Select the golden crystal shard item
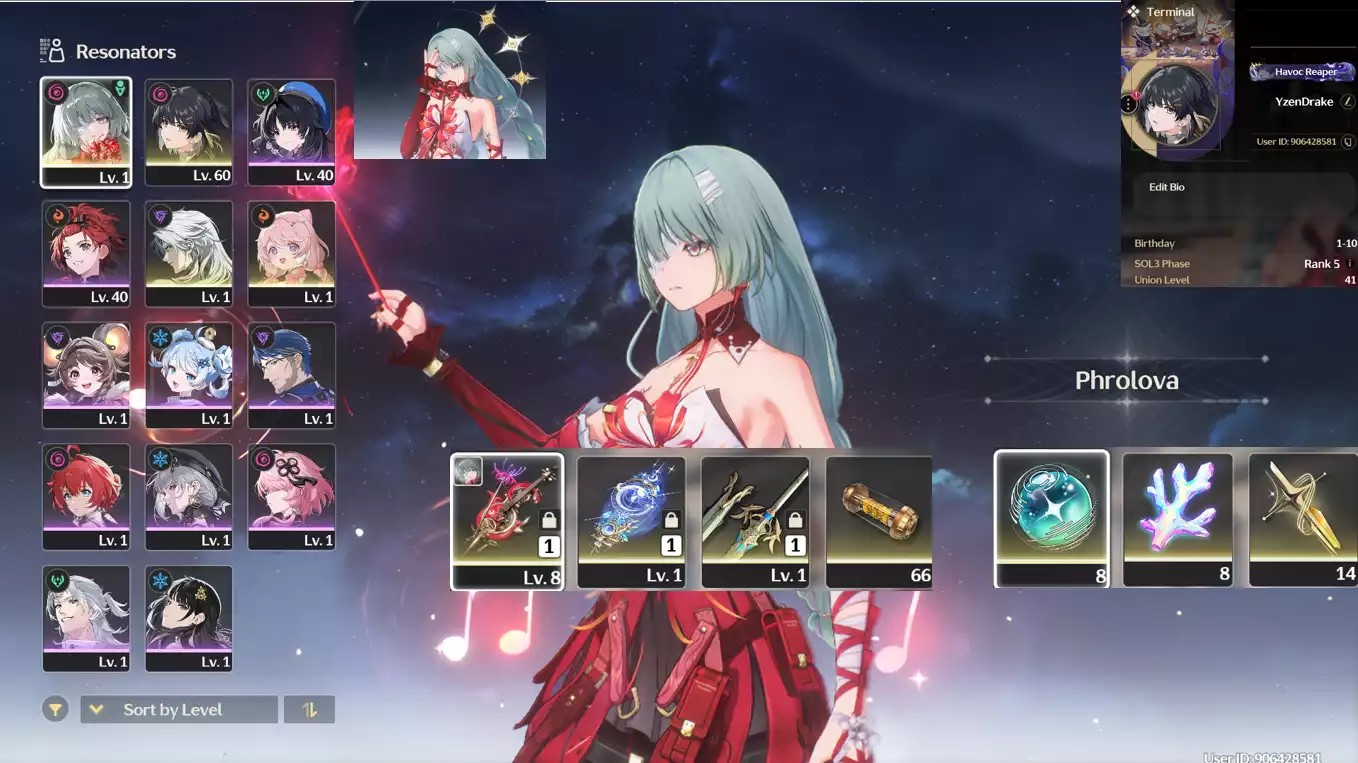The image size is (1358, 763). (x=1303, y=518)
